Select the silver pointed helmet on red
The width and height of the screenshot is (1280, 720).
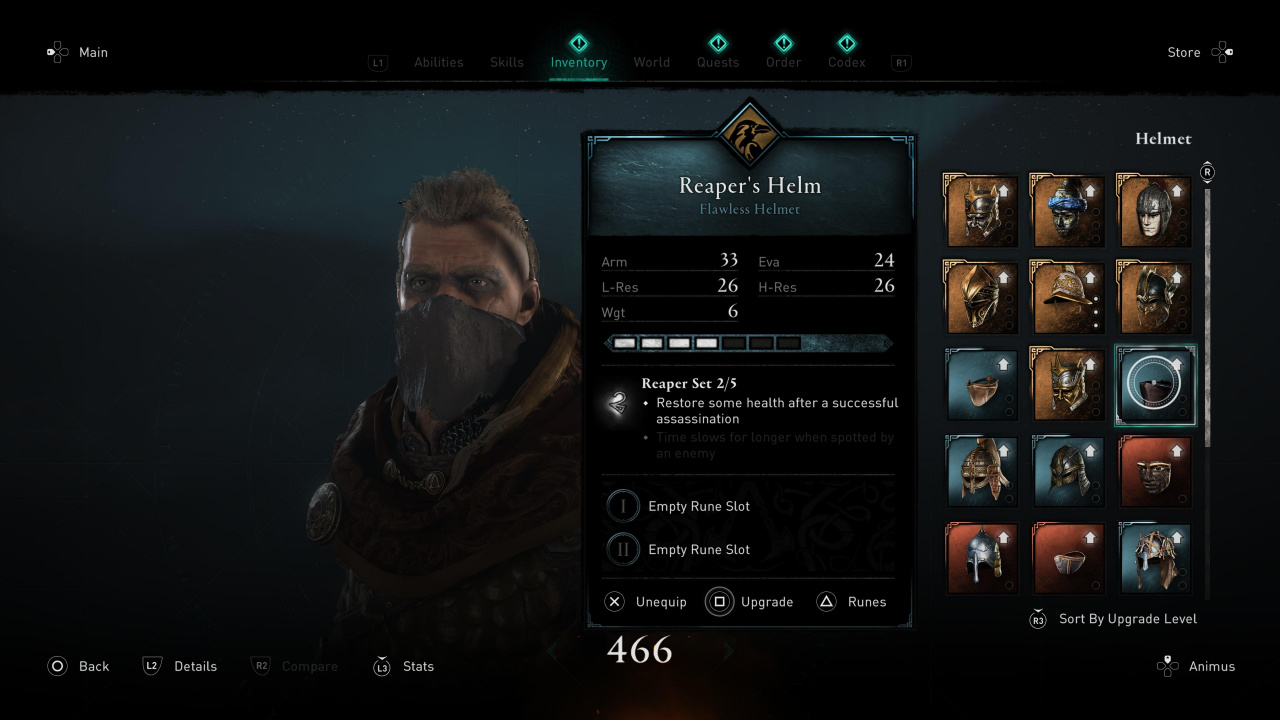[981, 558]
